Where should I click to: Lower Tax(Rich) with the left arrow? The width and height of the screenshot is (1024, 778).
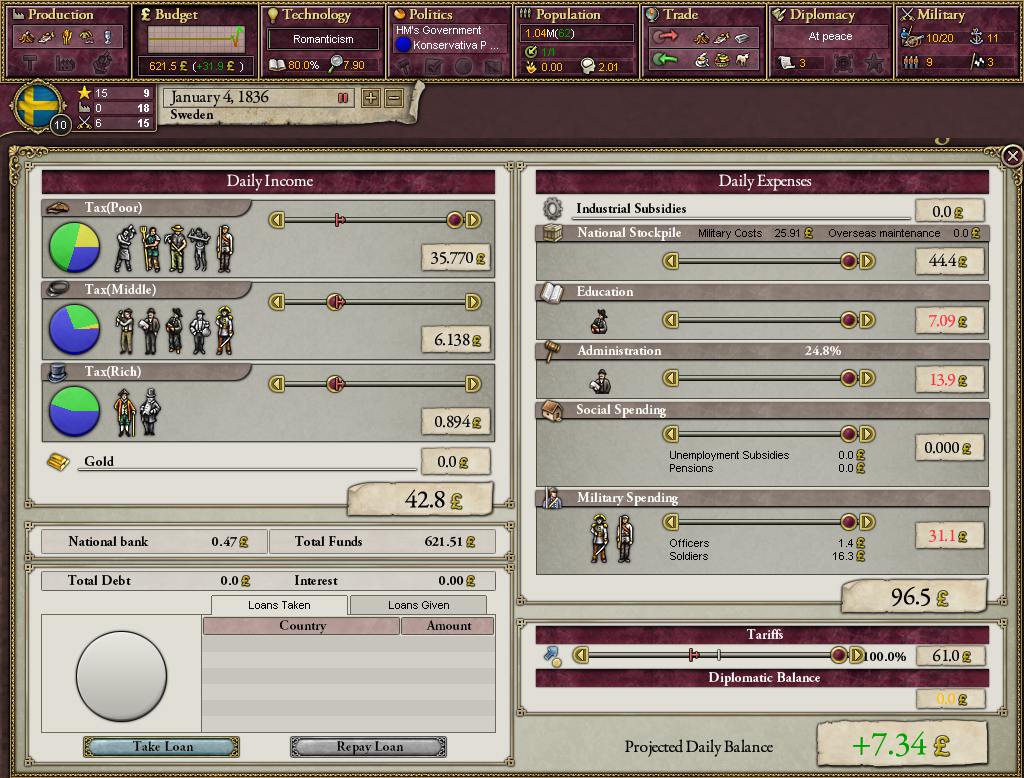pos(278,383)
